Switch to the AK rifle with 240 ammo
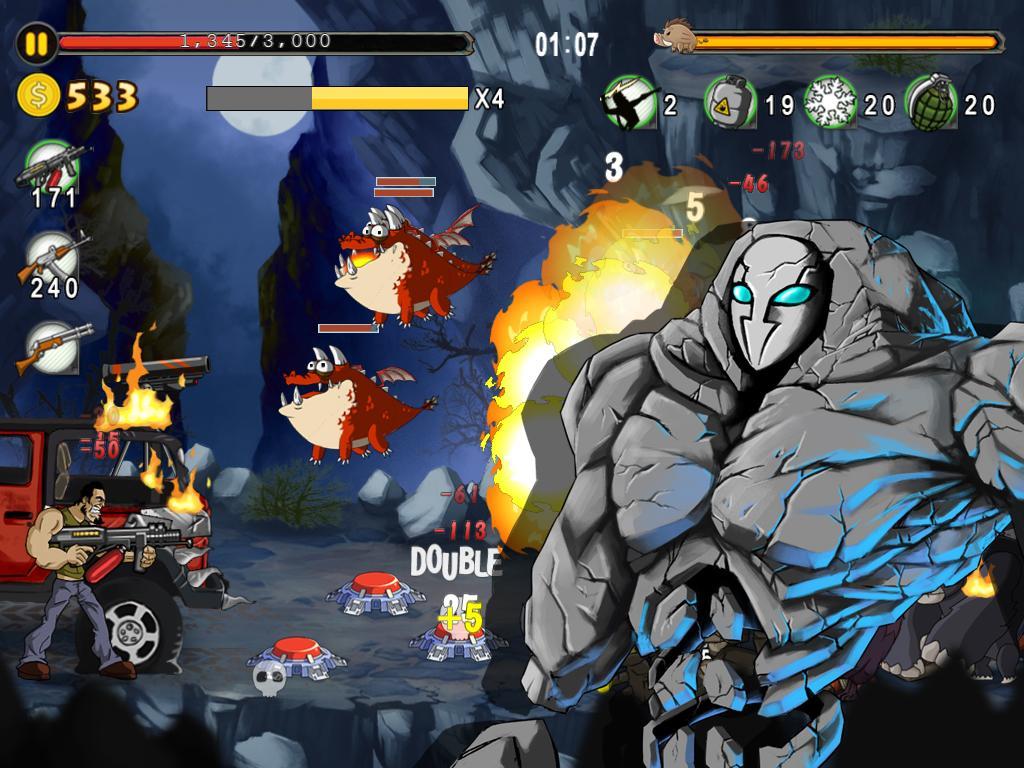1024x768 pixels. pyautogui.click(x=52, y=256)
